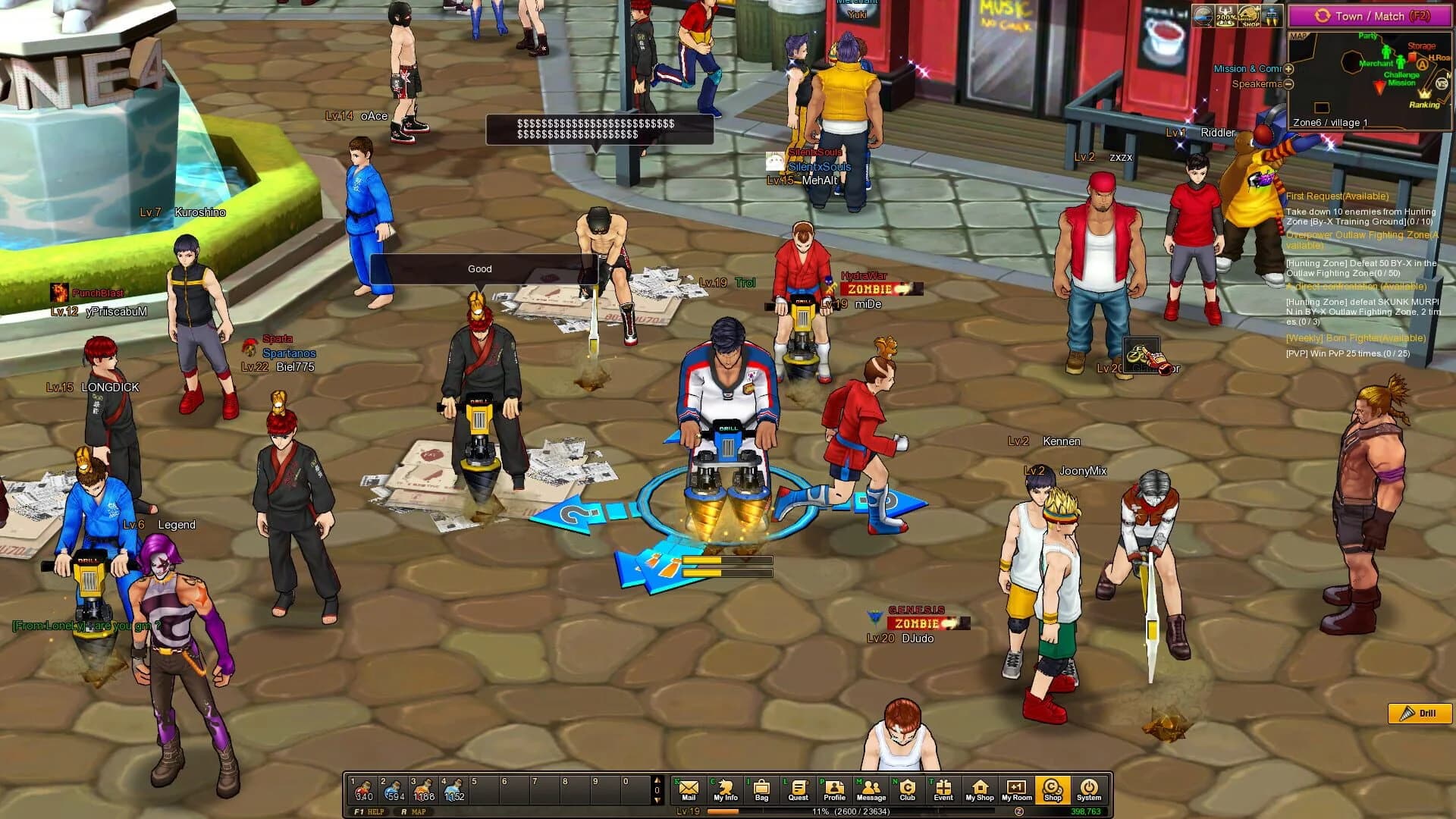Open the System menu
The width and height of the screenshot is (1456, 819).
[x=1090, y=789]
